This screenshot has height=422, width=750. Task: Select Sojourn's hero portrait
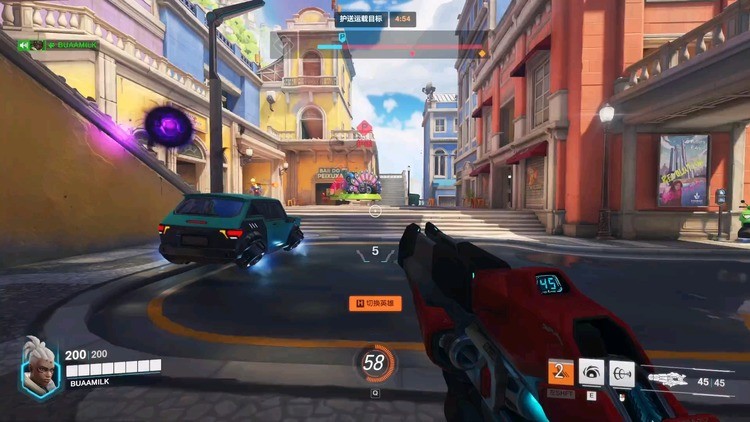point(40,367)
